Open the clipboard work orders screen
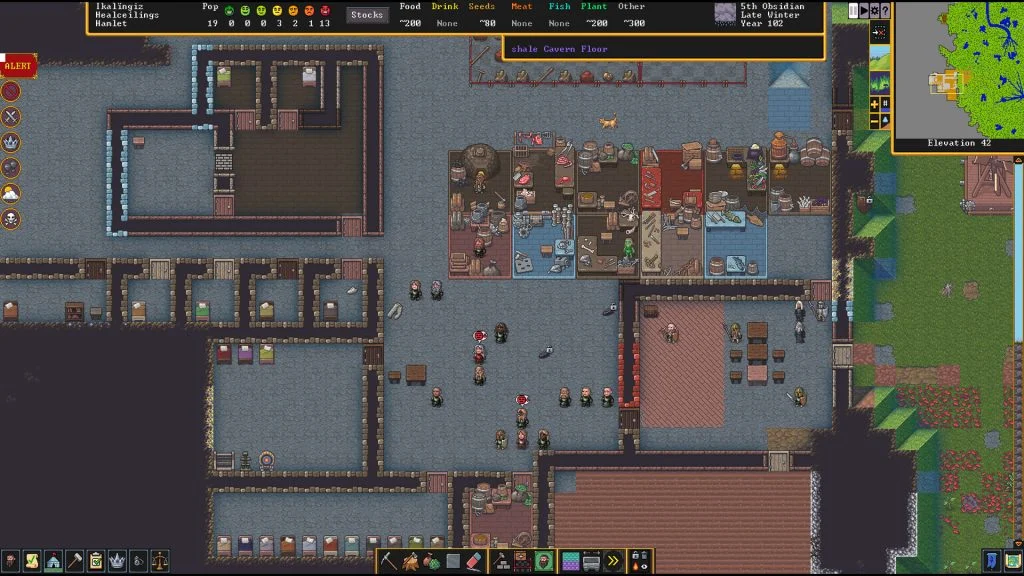The width and height of the screenshot is (1024, 576). pyautogui.click(x=96, y=561)
